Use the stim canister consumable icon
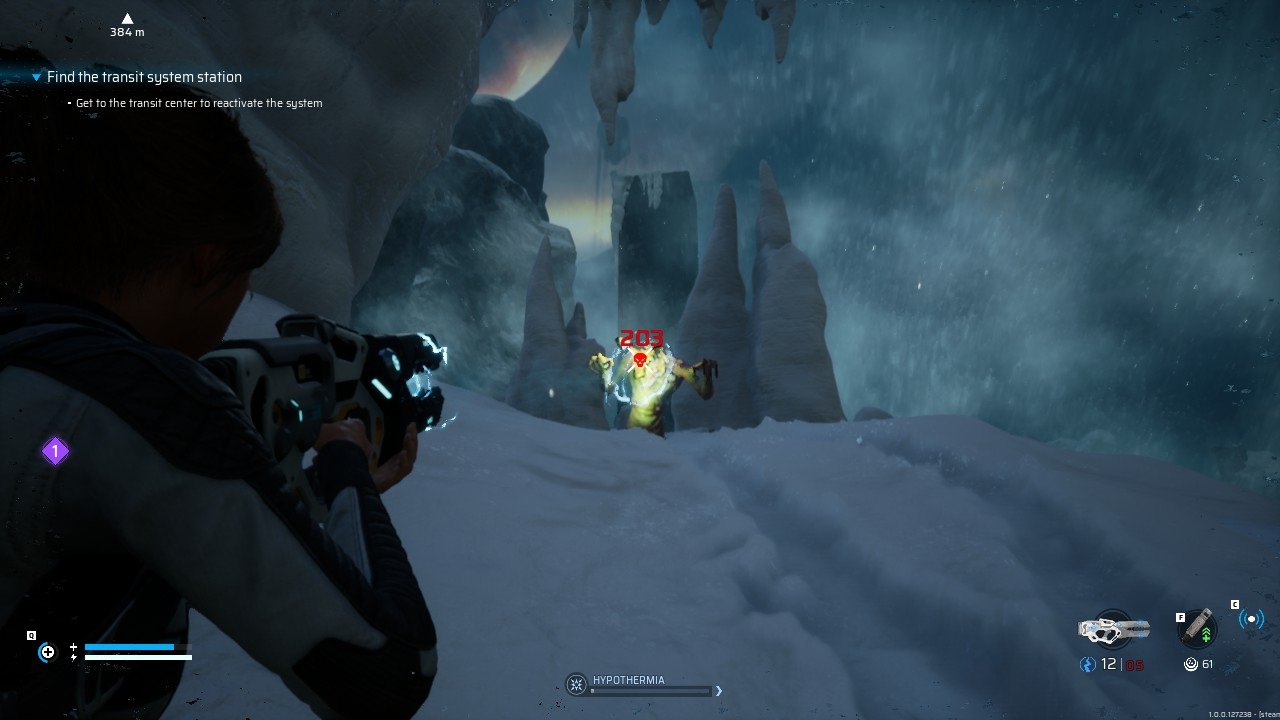 click(x=1198, y=627)
